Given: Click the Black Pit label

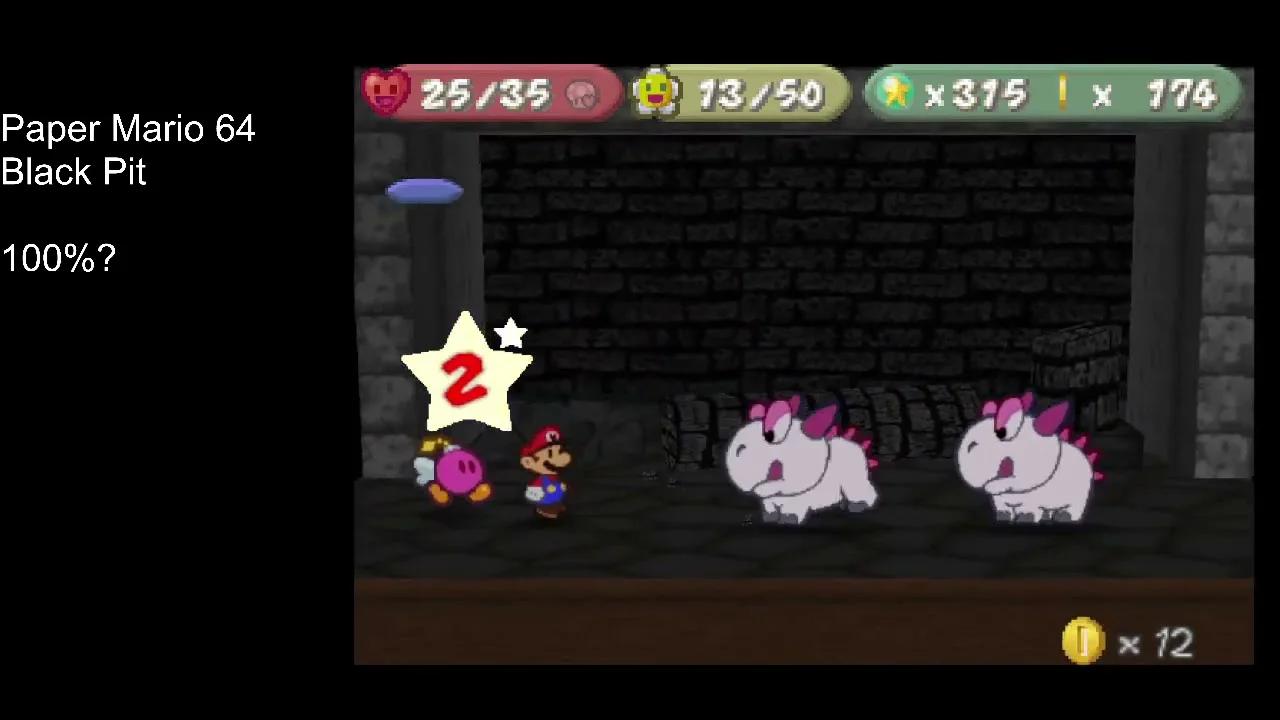Looking at the screenshot, I should [x=72, y=172].
